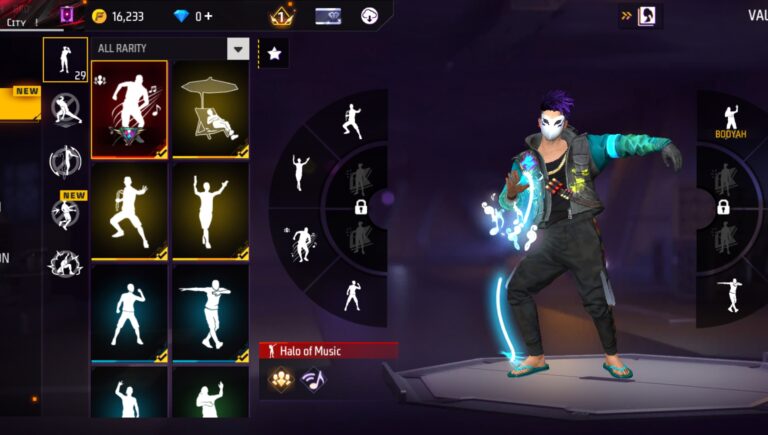The width and height of the screenshot is (768, 435).
Task: Click the gold coin balance icon
Action: click(x=99, y=16)
